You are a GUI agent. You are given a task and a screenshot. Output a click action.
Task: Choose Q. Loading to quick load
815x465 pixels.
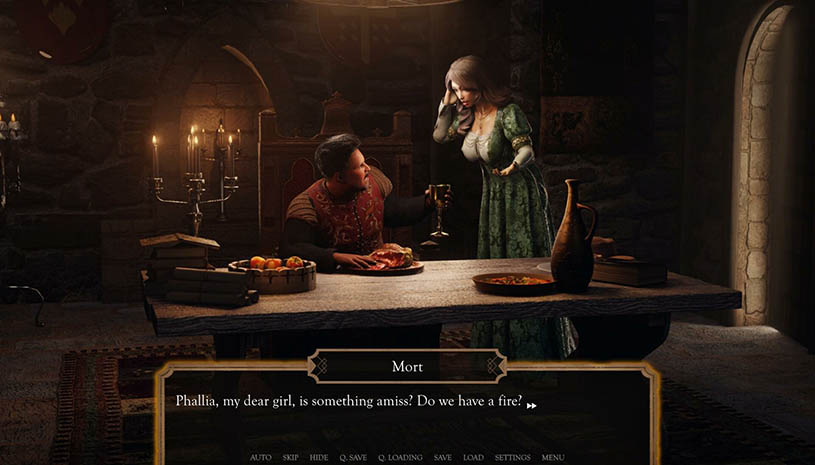coord(400,457)
